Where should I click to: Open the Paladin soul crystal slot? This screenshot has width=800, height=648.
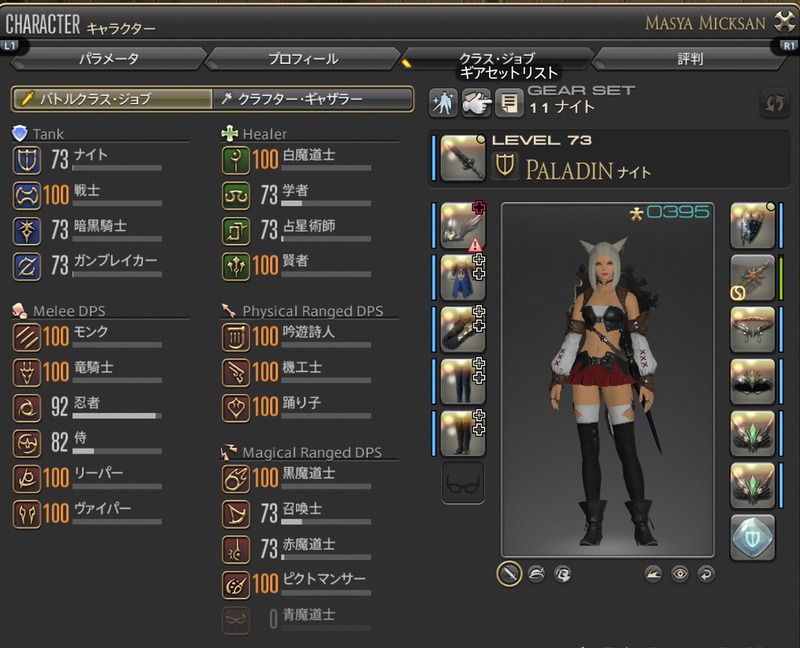pyautogui.click(x=753, y=537)
